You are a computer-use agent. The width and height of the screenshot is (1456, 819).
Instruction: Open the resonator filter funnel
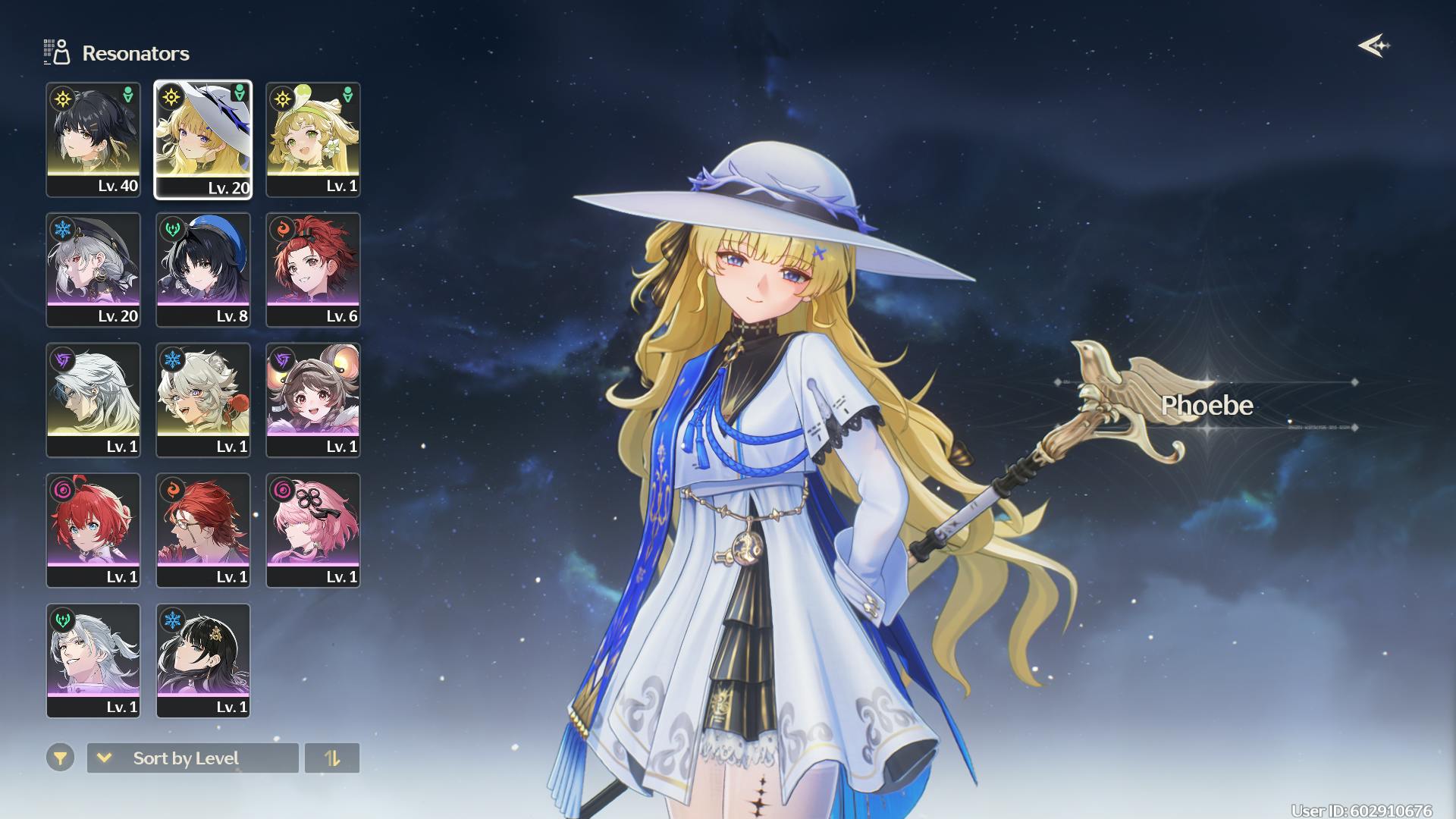point(60,758)
